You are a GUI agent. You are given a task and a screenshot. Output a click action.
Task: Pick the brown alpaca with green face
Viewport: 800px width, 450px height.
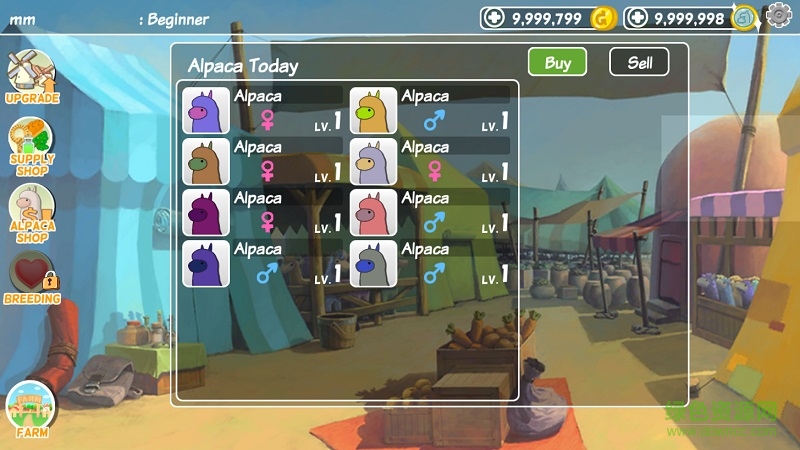click(206, 161)
